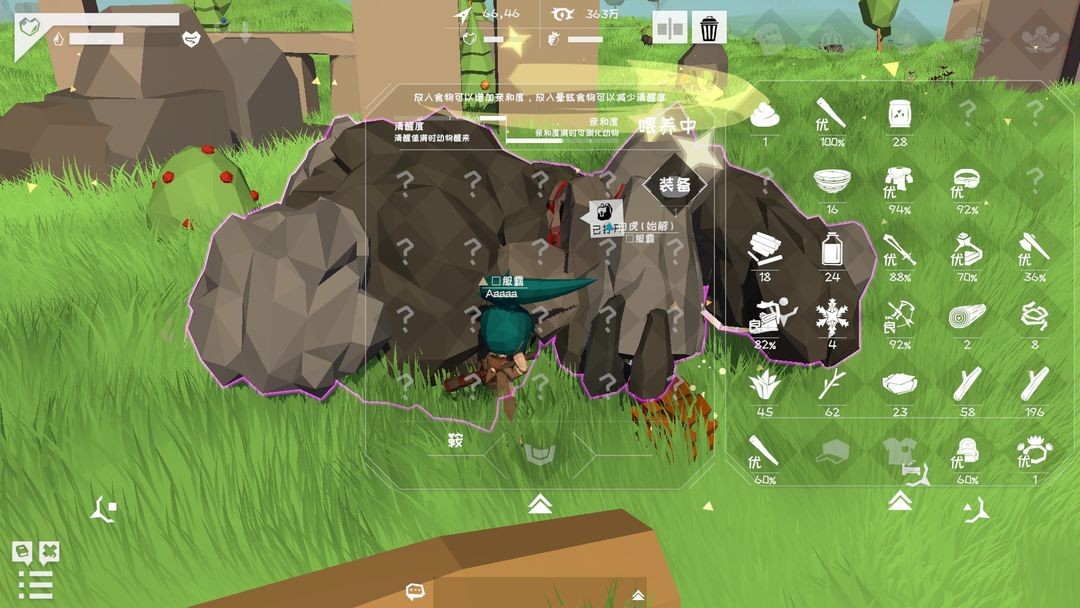The image size is (1080, 608).
Task: Select the snowflake item slot
Action: tap(831, 318)
